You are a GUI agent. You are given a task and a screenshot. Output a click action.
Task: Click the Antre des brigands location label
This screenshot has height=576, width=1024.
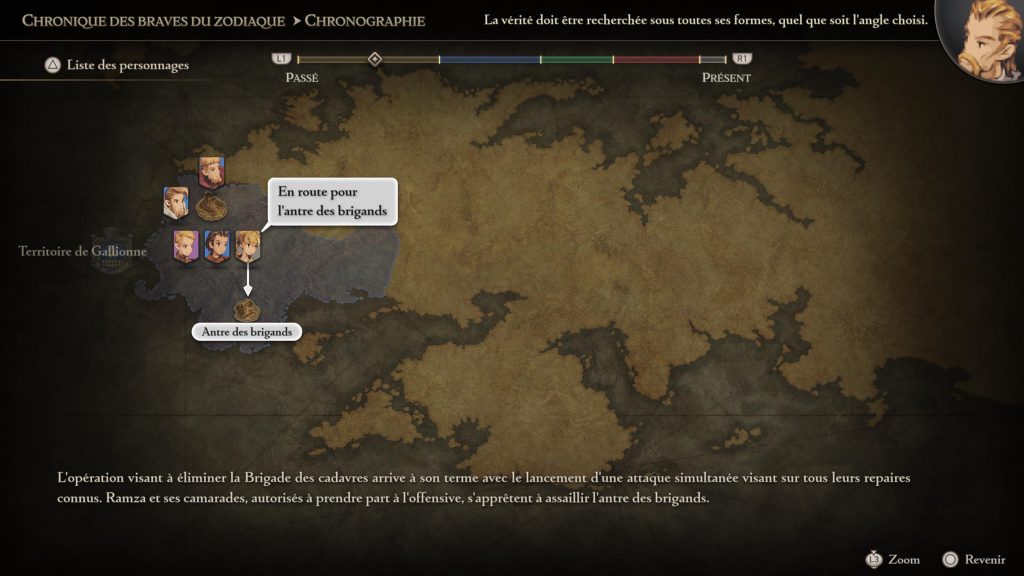(246, 332)
